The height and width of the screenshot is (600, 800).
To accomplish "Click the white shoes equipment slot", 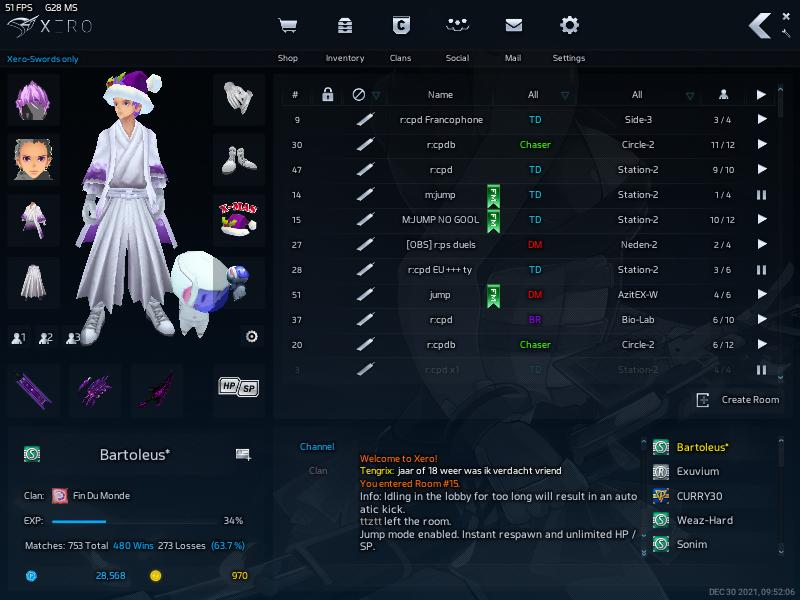I will click(x=239, y=159).
